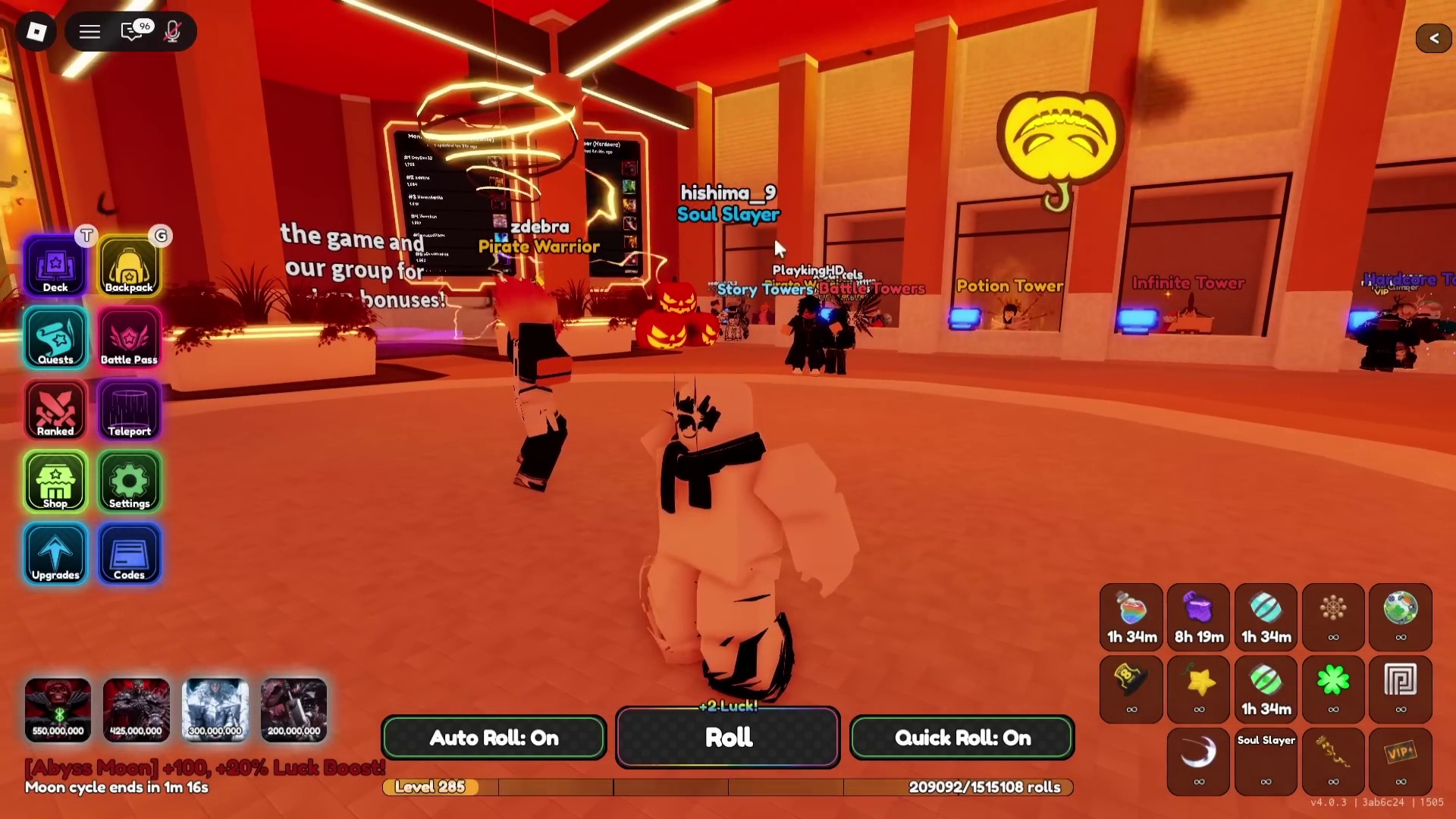Open the Roblox main menu logo
Viewport: 1456px width, 819px height.
(x=36, y=32)
